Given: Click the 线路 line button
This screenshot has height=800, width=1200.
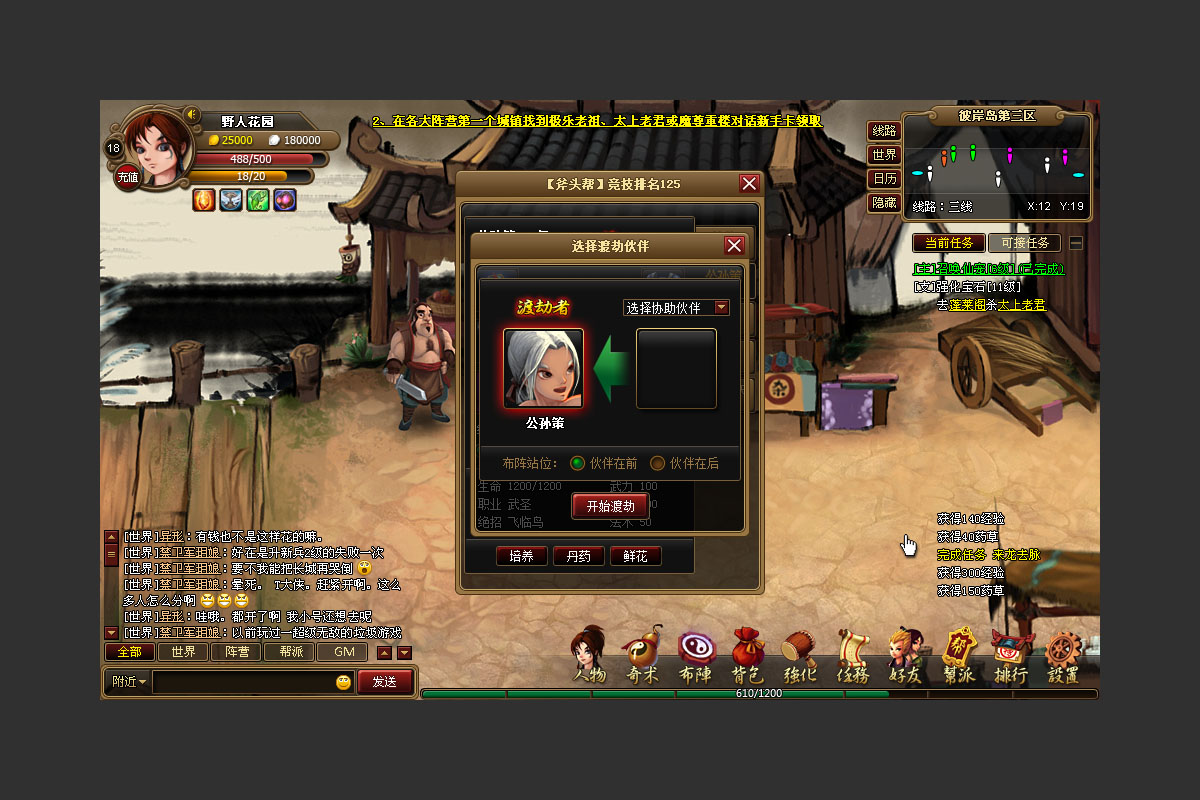Looking at the screenshot, I should click(x=884, y=131).
